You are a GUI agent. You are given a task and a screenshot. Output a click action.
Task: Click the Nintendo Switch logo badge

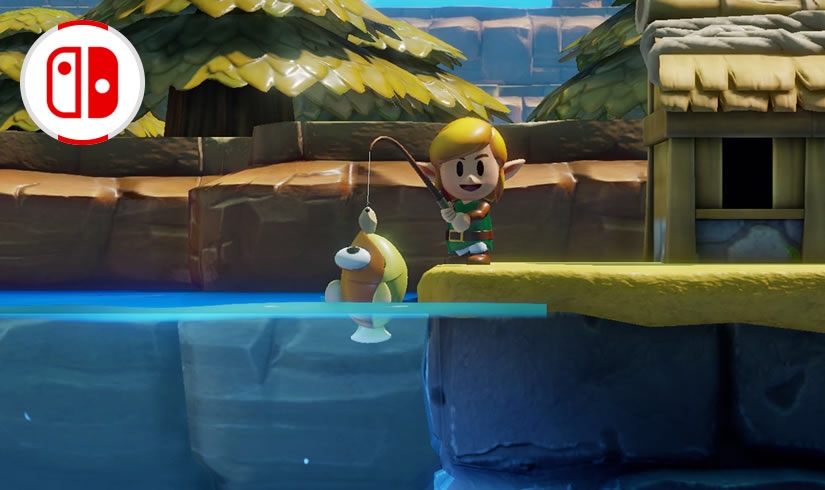pos(83,82)
